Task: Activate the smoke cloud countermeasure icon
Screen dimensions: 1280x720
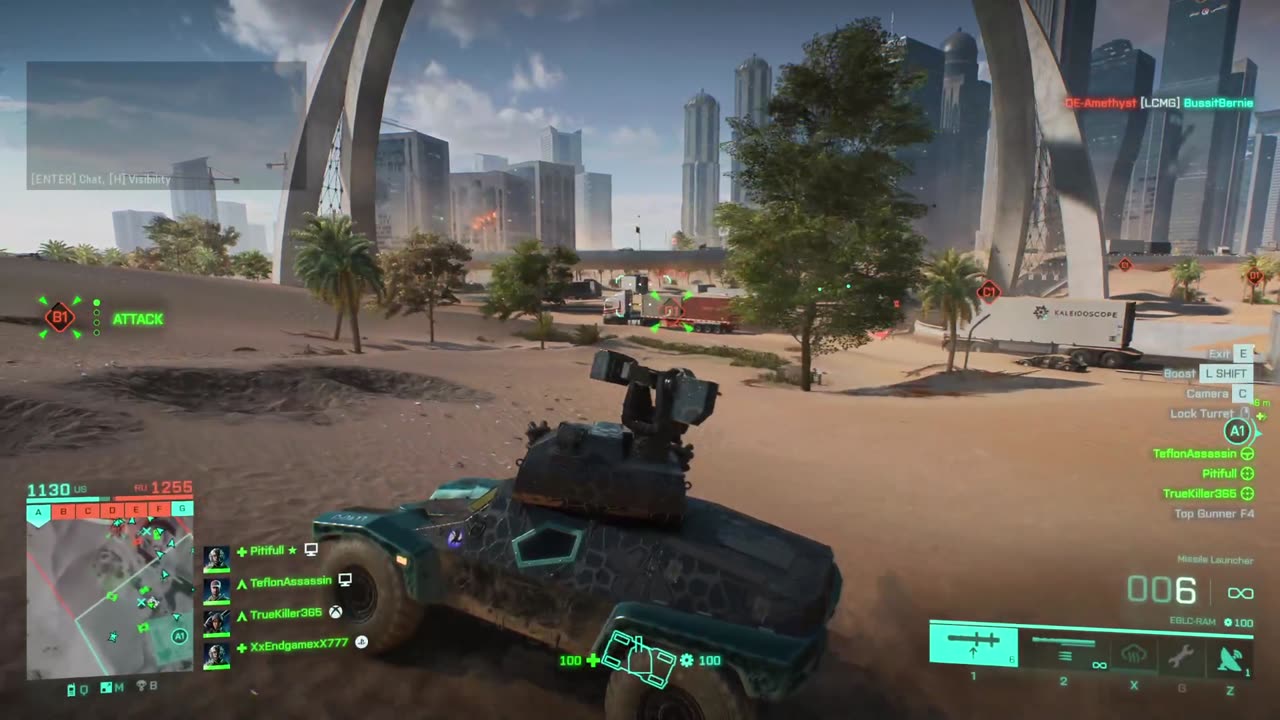Action: click(1133, 656)
